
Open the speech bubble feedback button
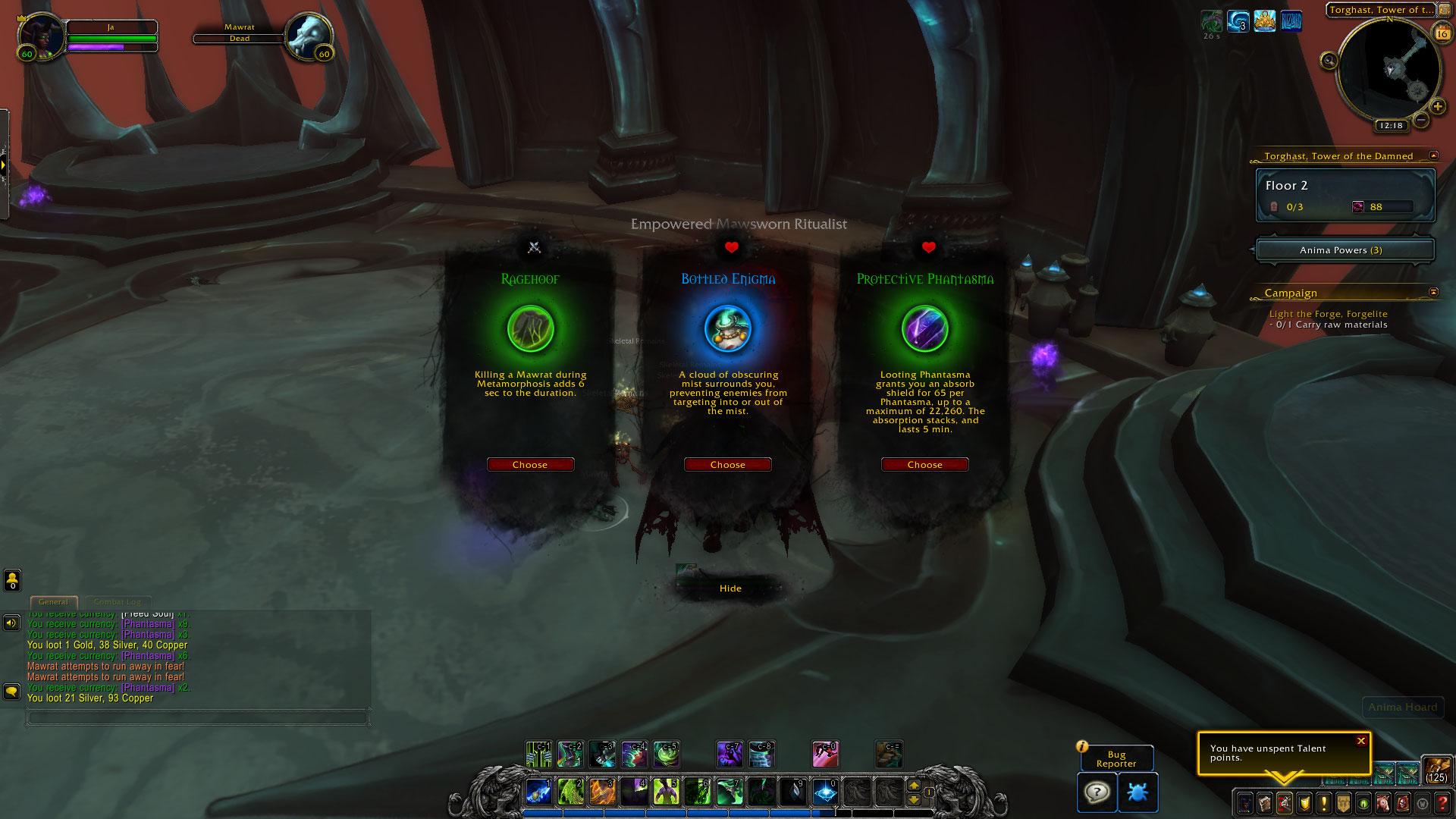1096,792
